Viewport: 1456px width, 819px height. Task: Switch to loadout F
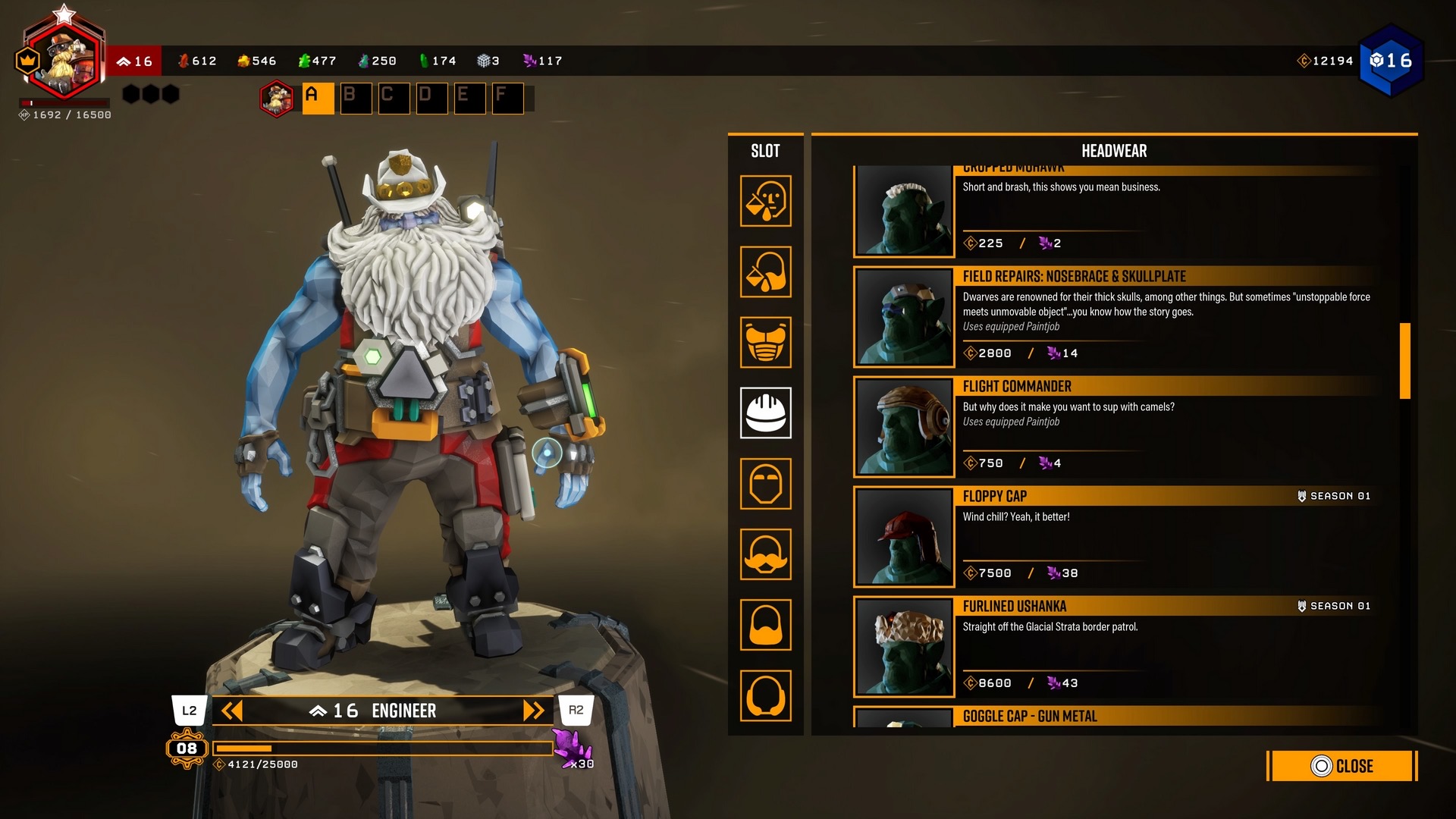[507, 99]
